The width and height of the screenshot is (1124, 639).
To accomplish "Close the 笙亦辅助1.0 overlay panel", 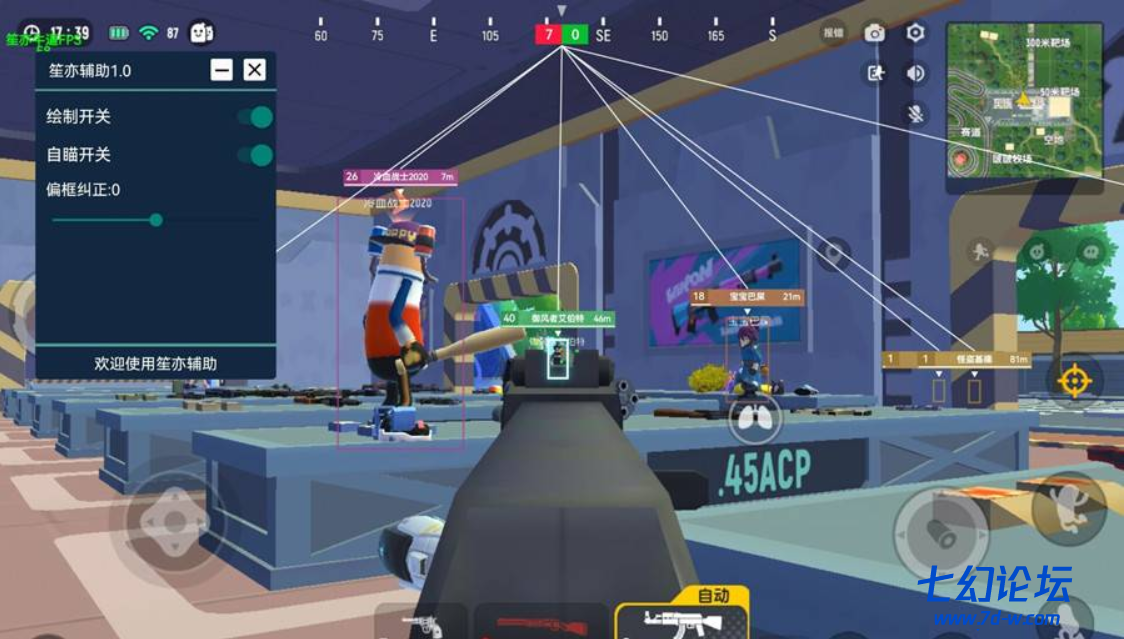I will pos(255,70).
